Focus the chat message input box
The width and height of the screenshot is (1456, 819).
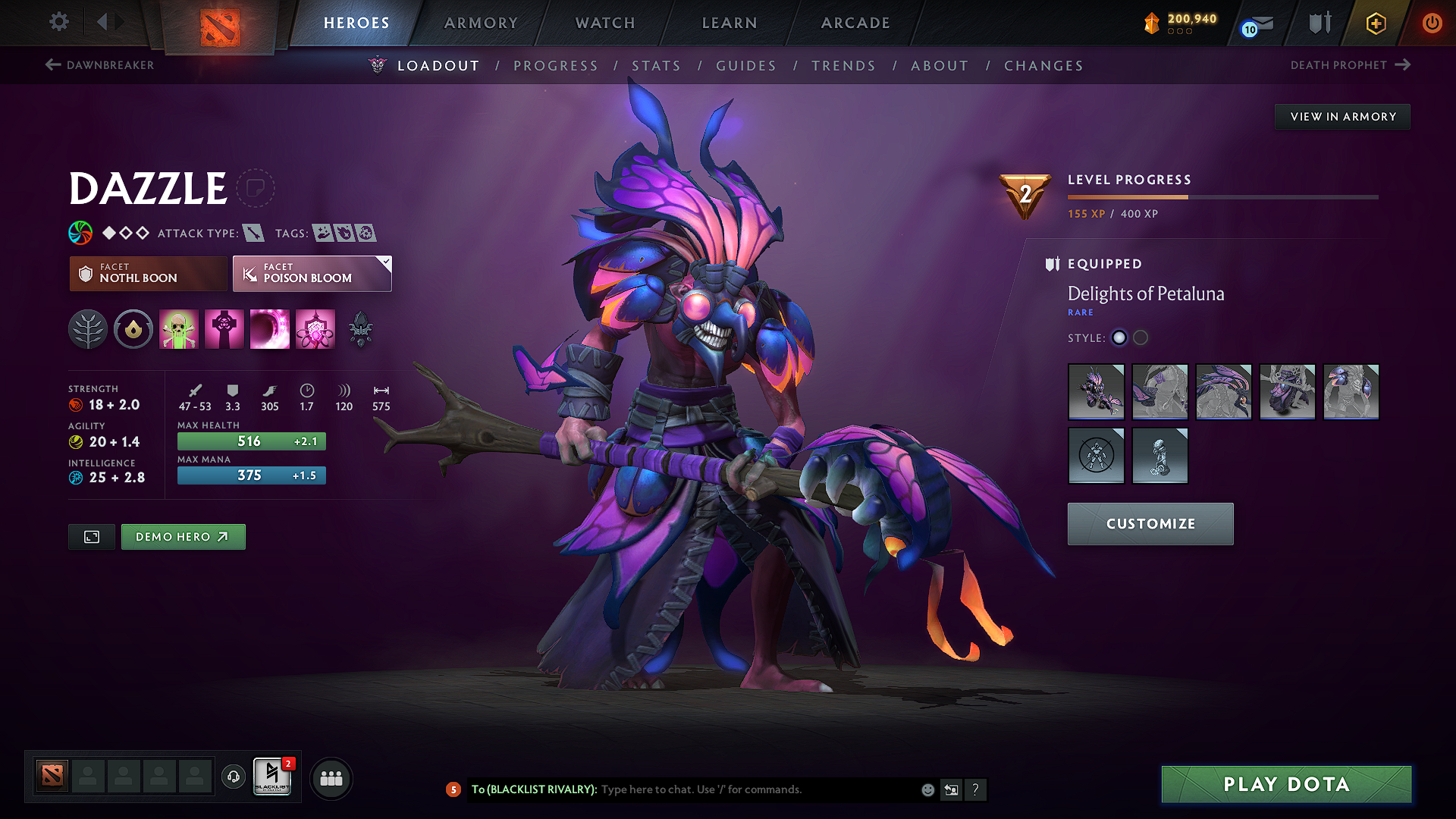(758, 789)
